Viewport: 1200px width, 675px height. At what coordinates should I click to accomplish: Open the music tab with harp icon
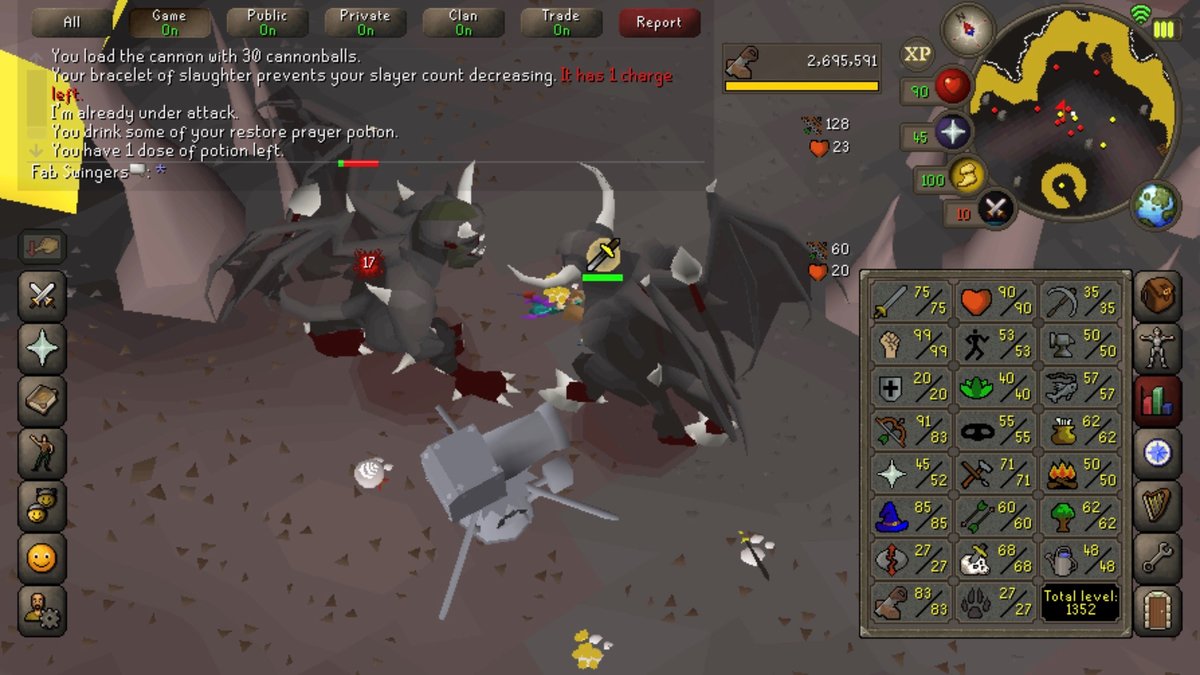pos(1160,506)
